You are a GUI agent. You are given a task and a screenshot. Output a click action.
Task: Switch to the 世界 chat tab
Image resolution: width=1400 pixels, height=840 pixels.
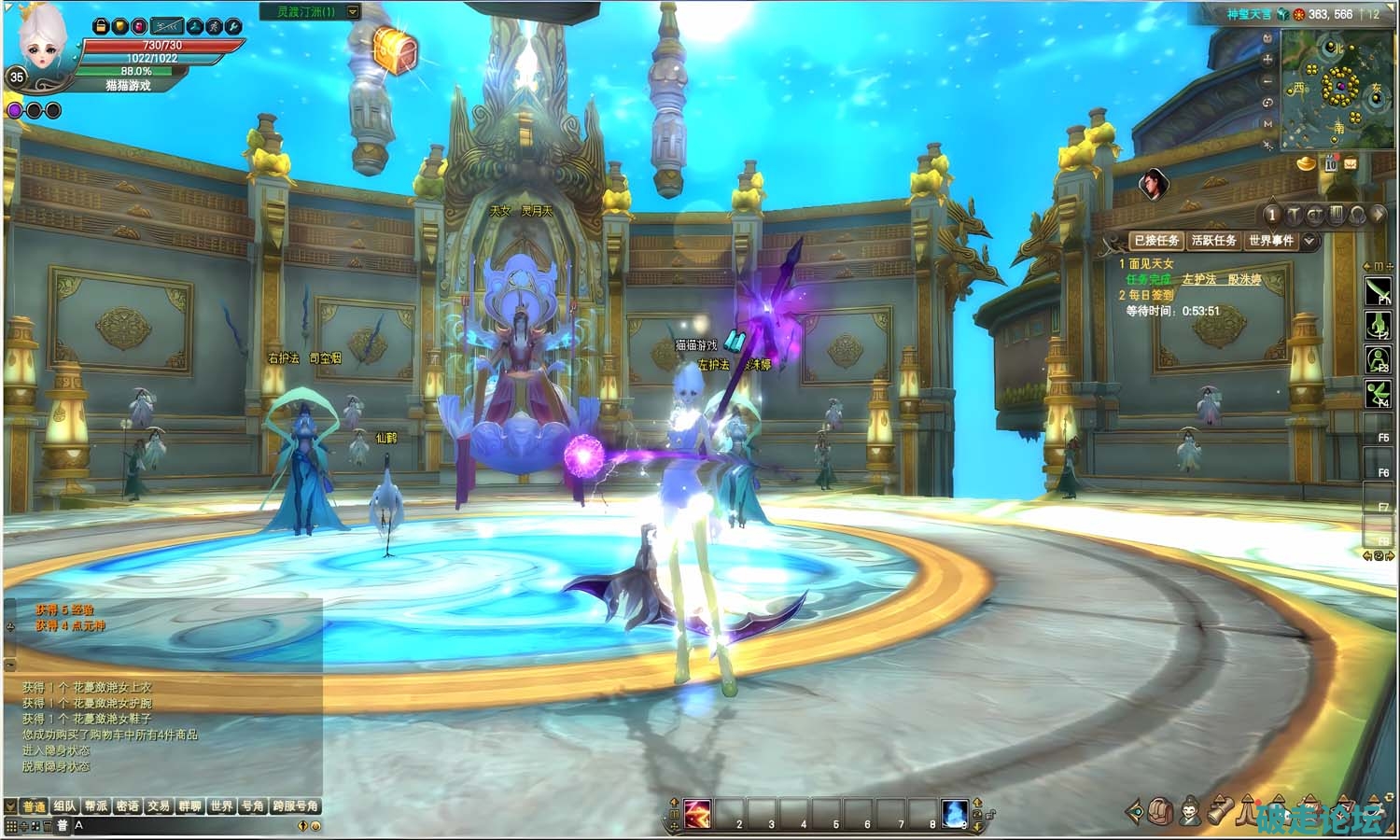[x=221, y=806]
